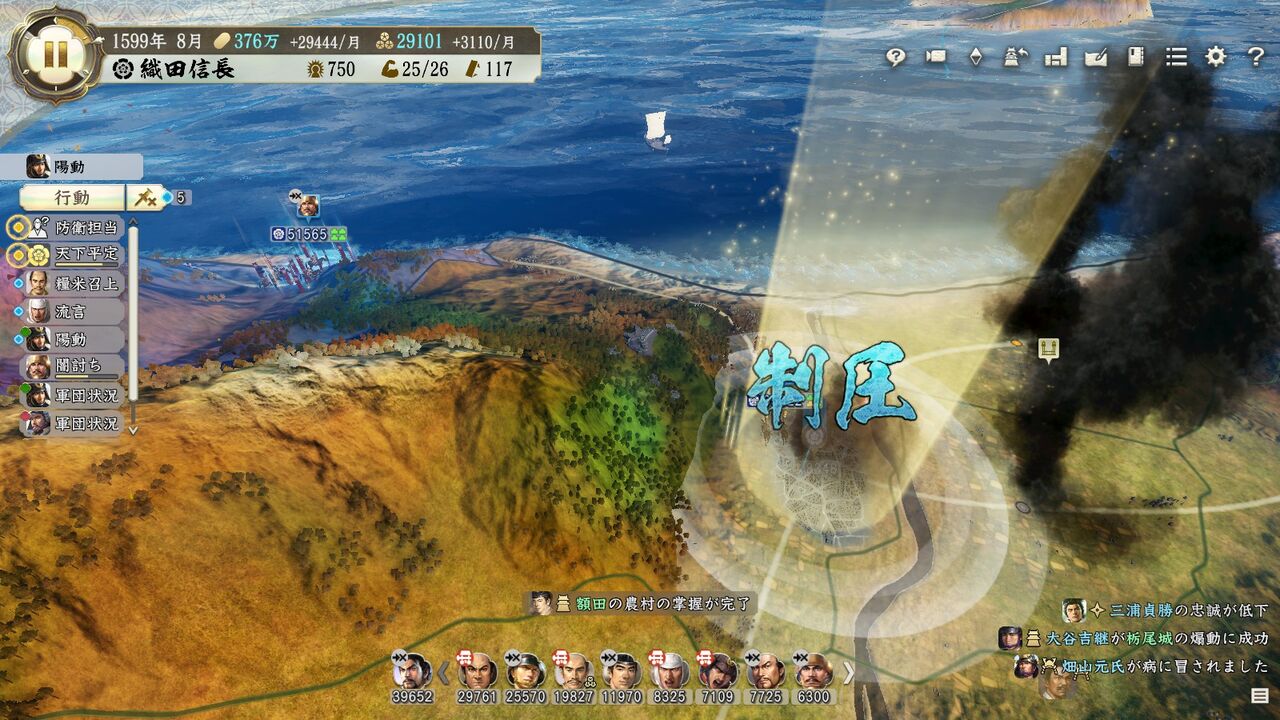Select the army with 39652 troops
This screenshot has width=1280, height=720.
click(x=412, y=677)
